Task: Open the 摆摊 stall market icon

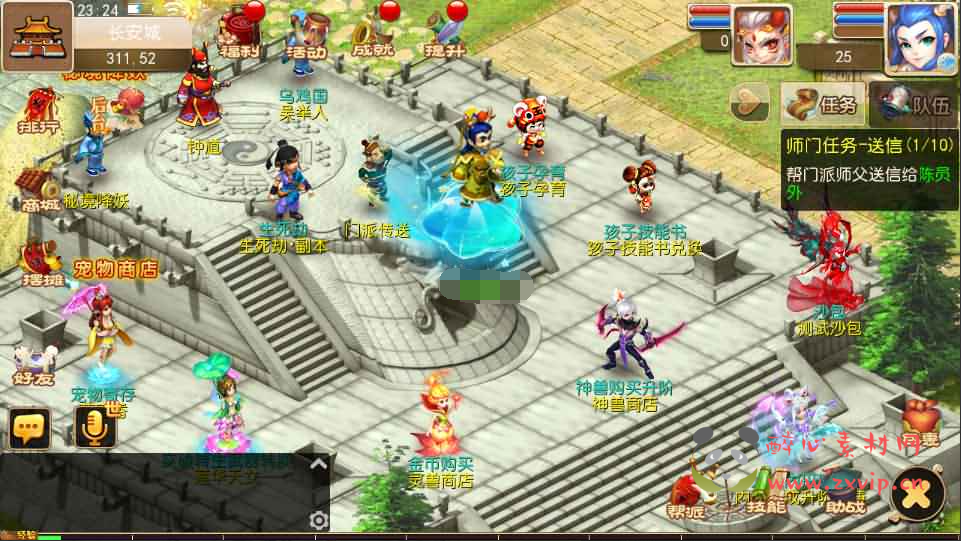Action: point(39,263)
